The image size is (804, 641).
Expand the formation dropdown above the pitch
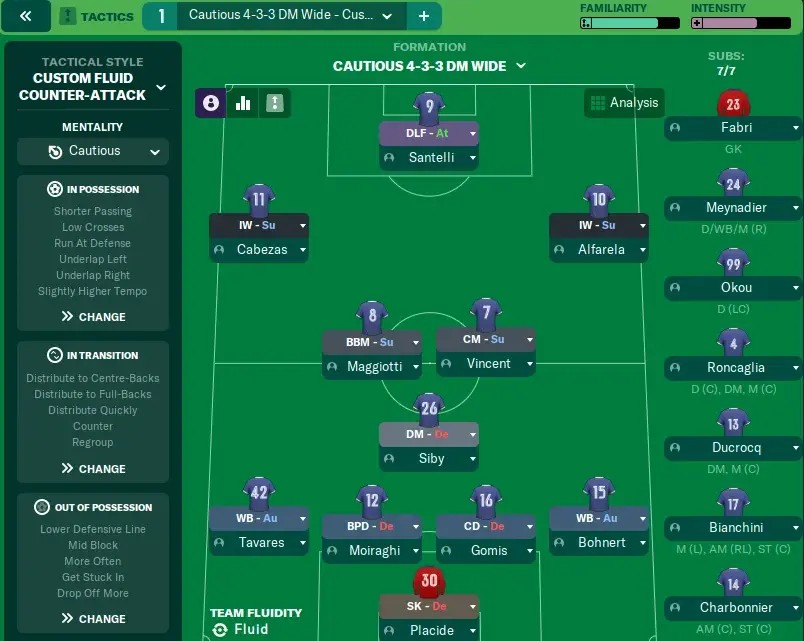[x=429, y=66]
